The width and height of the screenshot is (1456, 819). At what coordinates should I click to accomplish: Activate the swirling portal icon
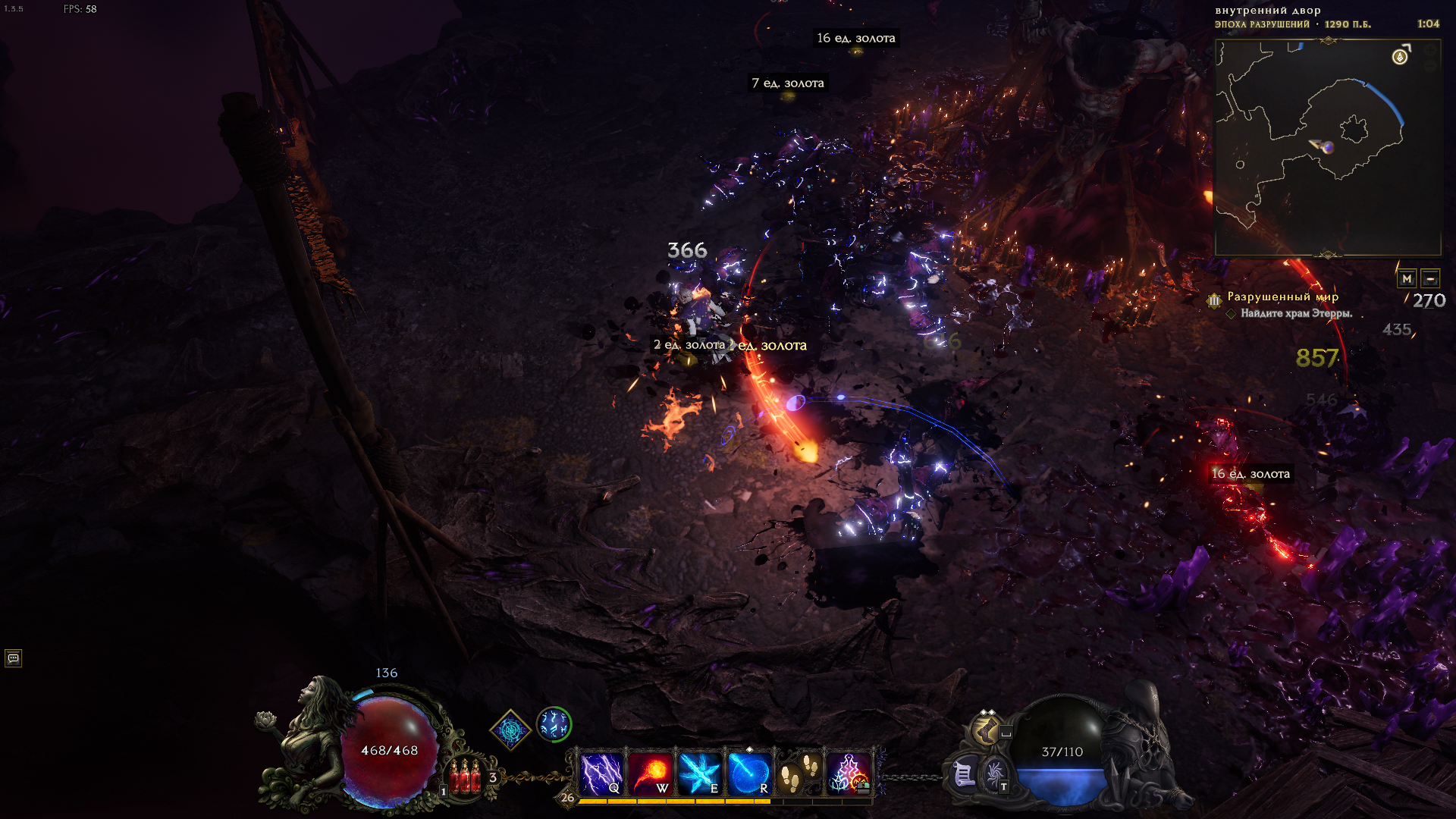tap(993, 773)
